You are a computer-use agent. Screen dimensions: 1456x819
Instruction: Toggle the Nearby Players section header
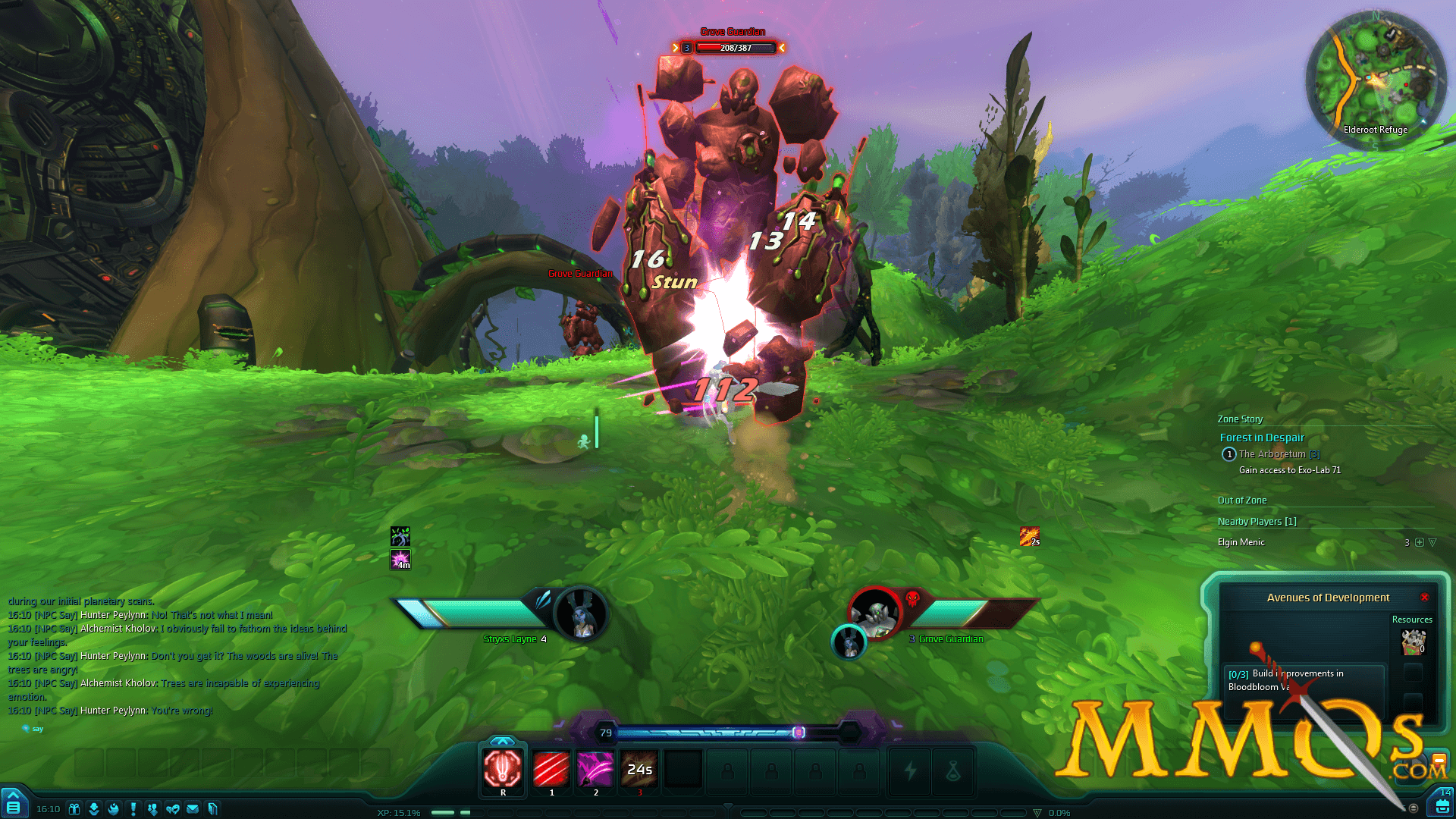(1257, 522)
